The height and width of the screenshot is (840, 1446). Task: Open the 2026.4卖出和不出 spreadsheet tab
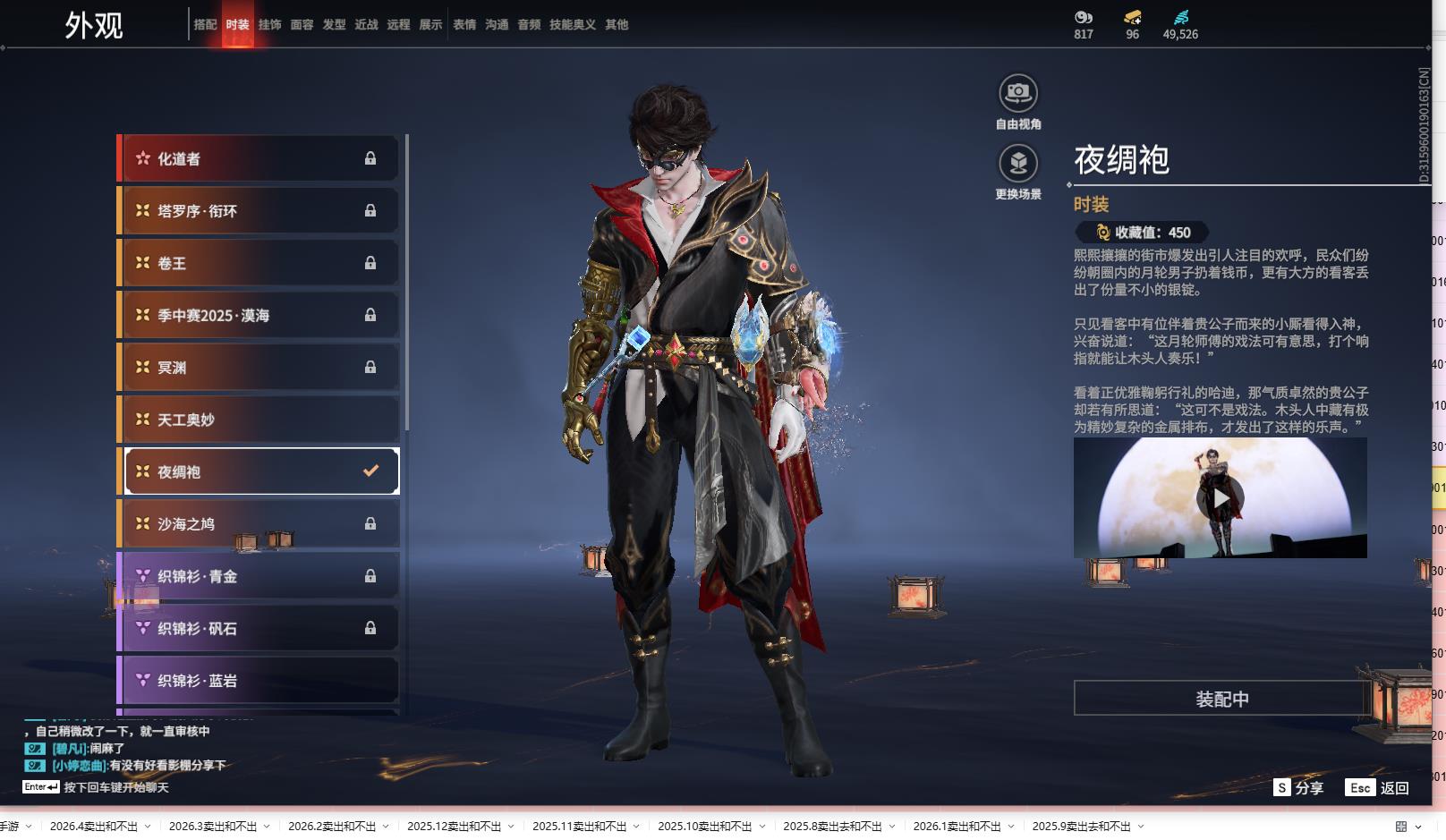[94, 827]
